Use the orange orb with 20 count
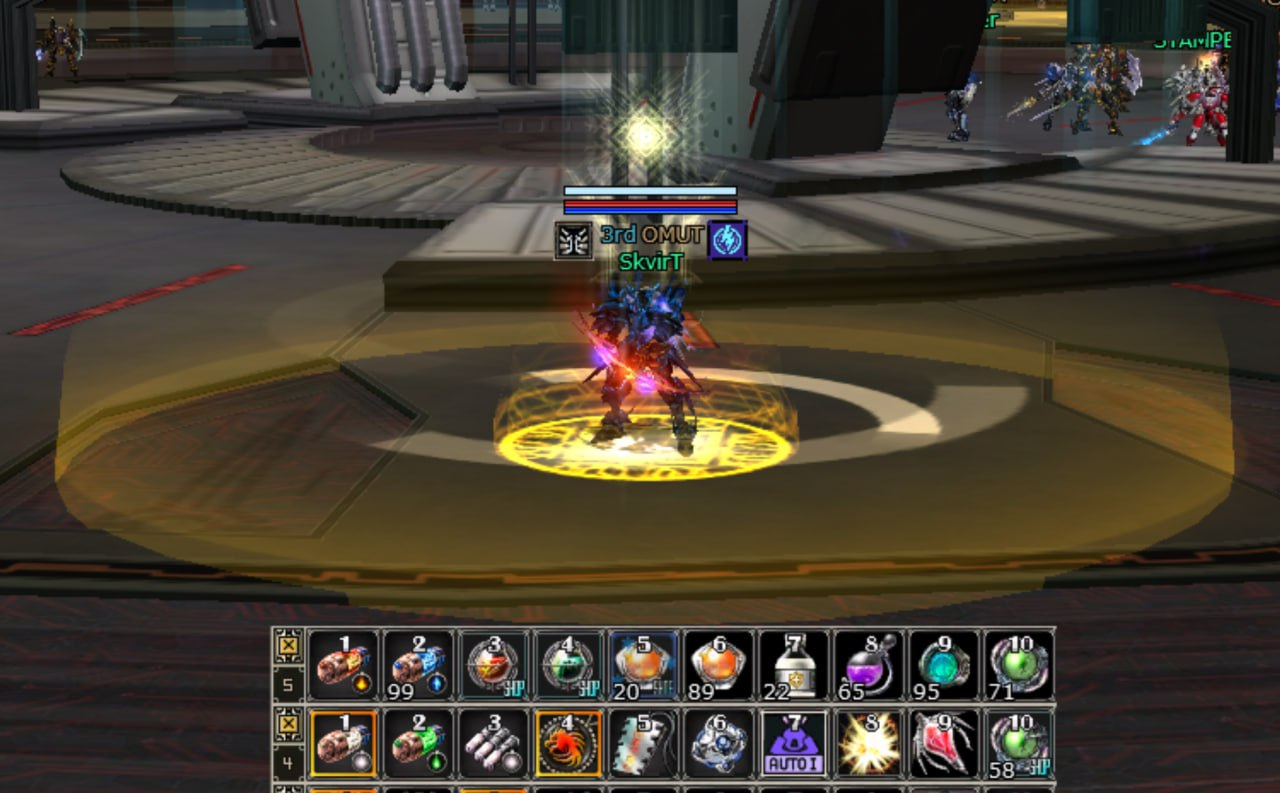 (x=644, y=665)
